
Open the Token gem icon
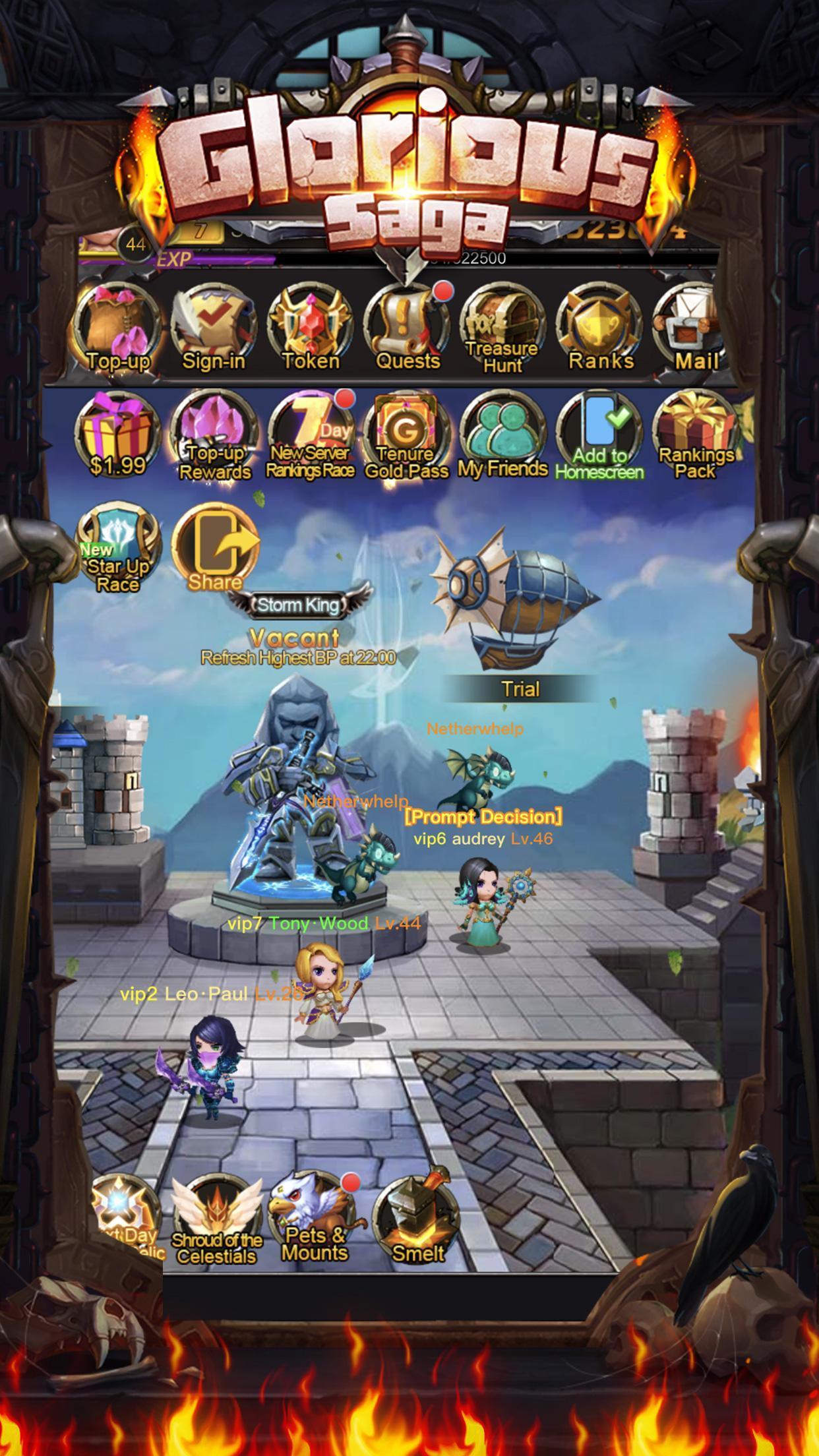311,328
